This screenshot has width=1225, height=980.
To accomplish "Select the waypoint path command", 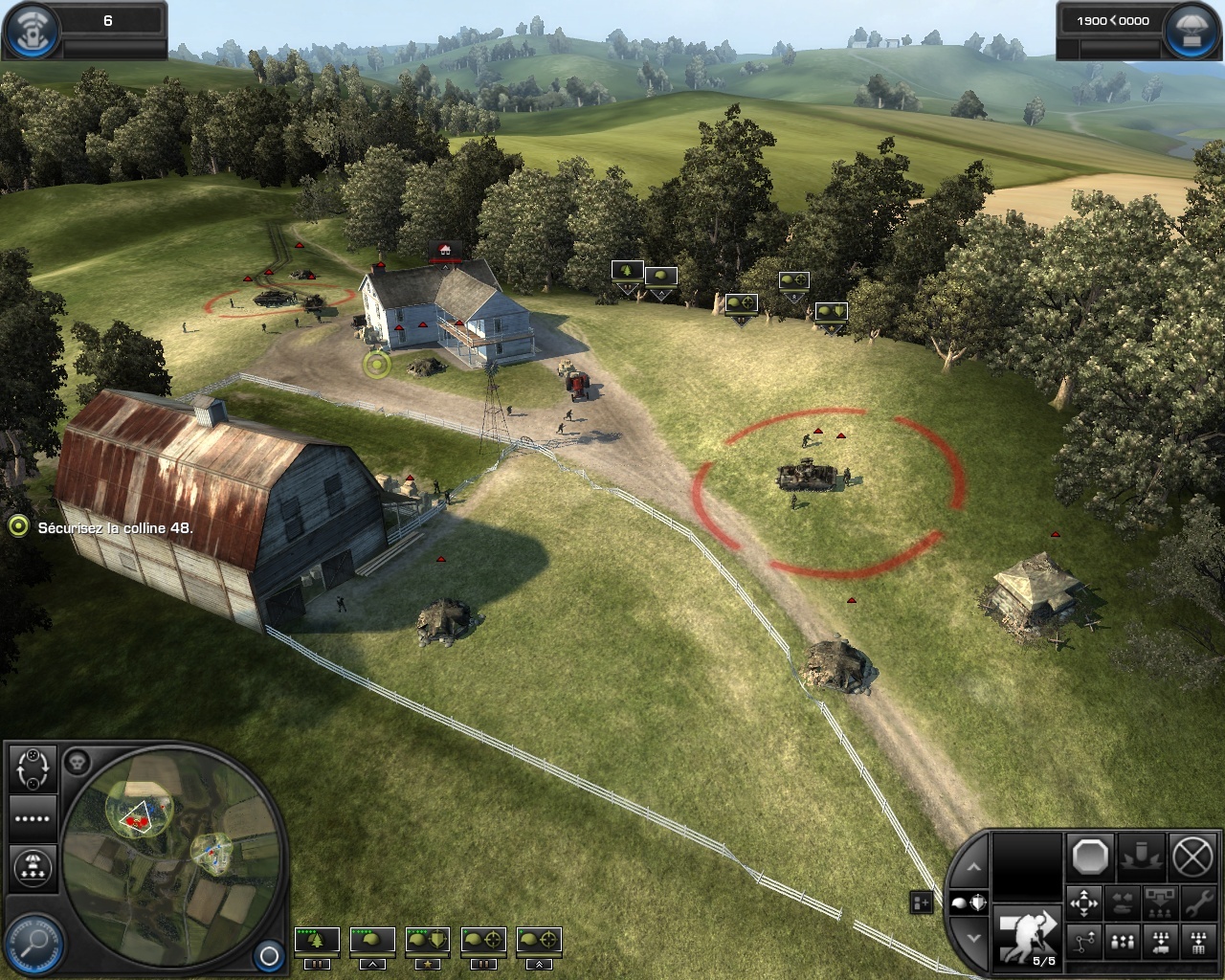I will point(1084,943).
